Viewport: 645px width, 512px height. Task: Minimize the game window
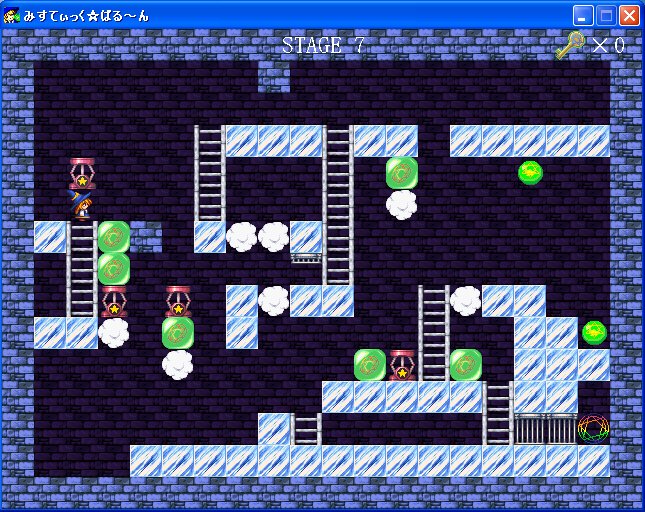point(583,15)
